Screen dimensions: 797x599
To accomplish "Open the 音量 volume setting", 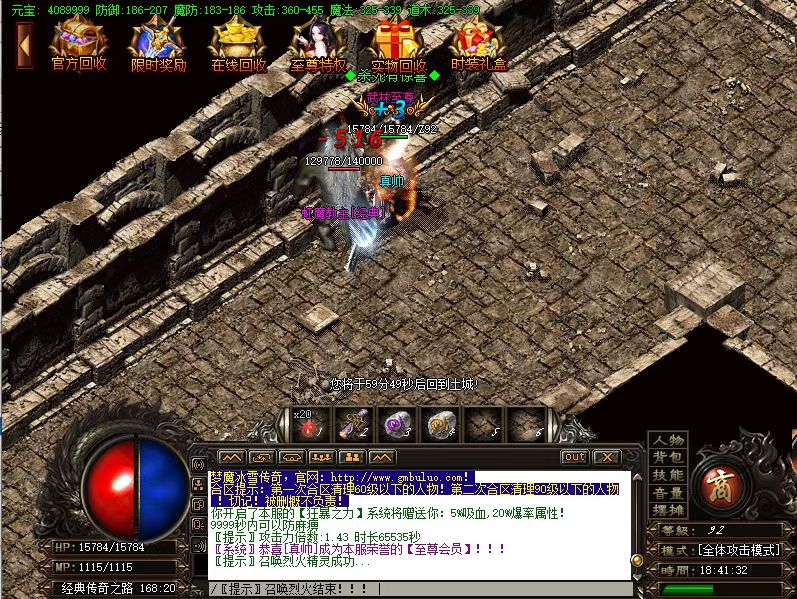I will coord(668,493).
